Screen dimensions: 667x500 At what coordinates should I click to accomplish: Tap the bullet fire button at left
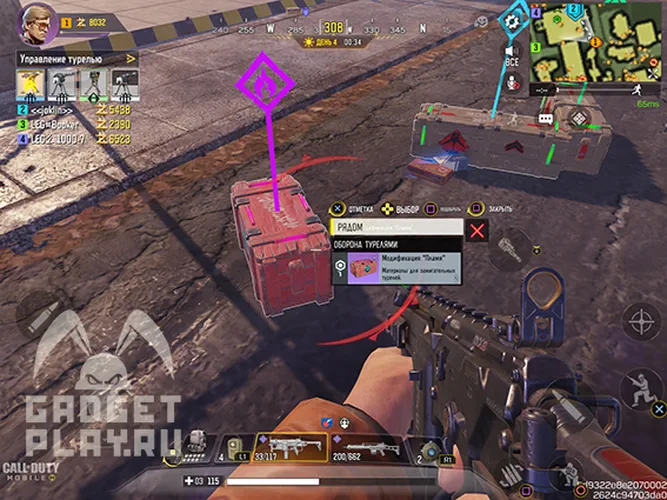coord(41,313)
